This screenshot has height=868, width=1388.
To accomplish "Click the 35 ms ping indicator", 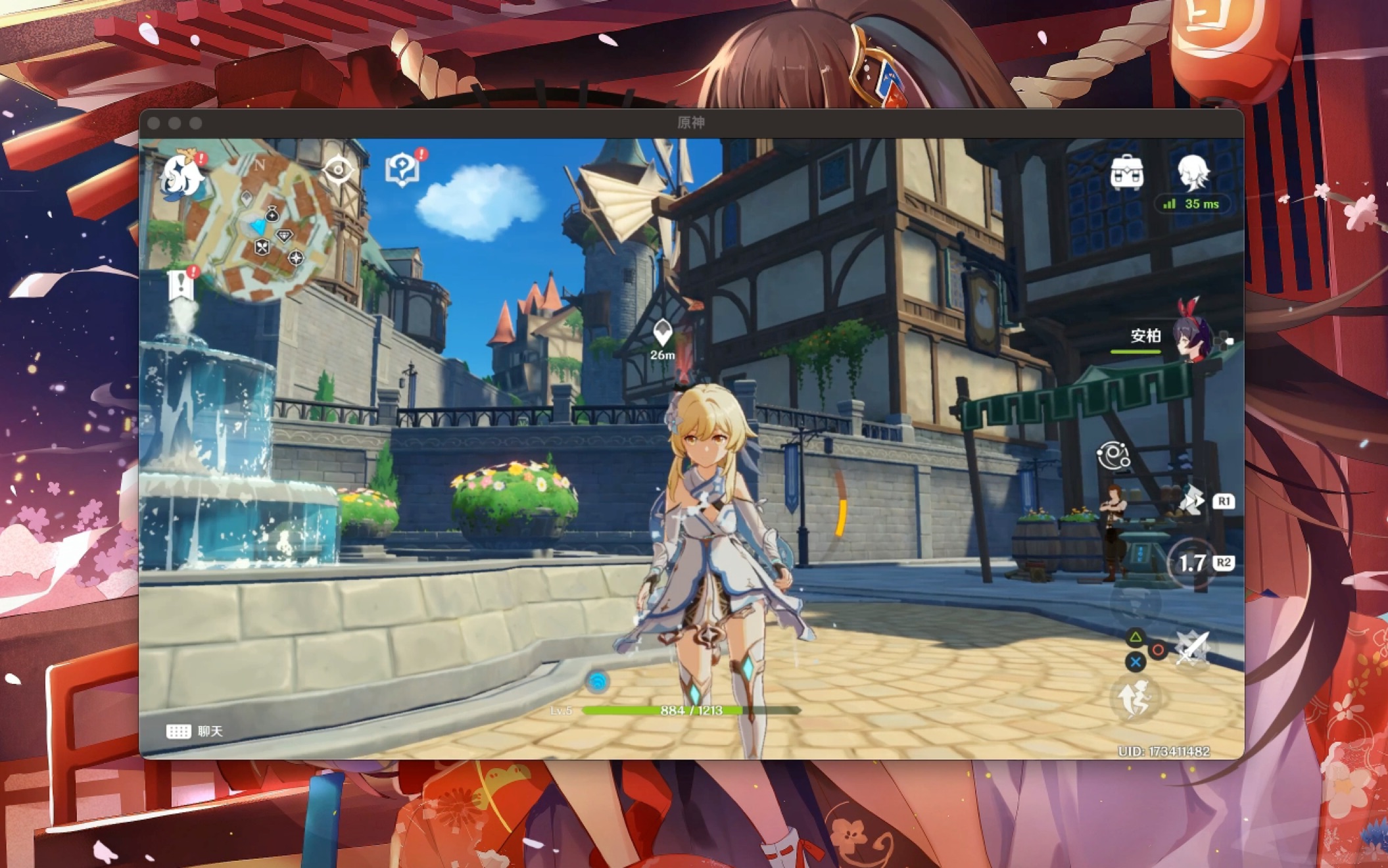I will click(1192, 205).
